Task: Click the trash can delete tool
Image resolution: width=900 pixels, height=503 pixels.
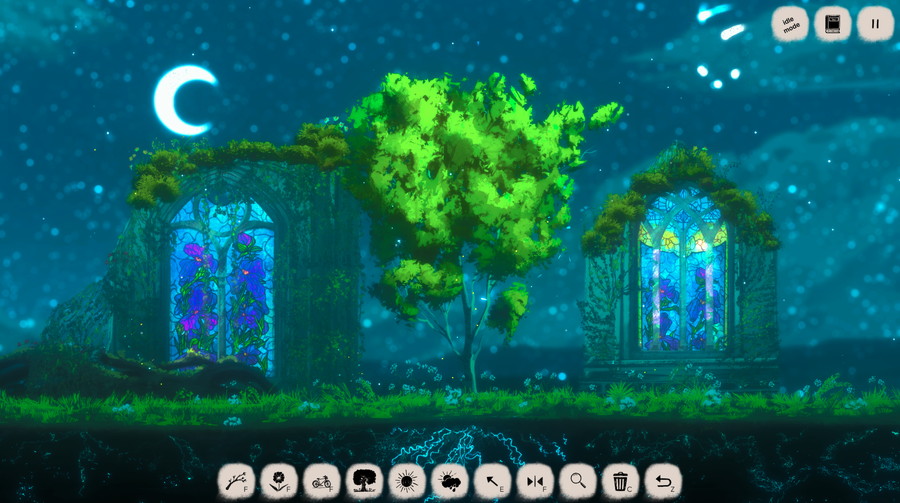Action: click(620, 481)
